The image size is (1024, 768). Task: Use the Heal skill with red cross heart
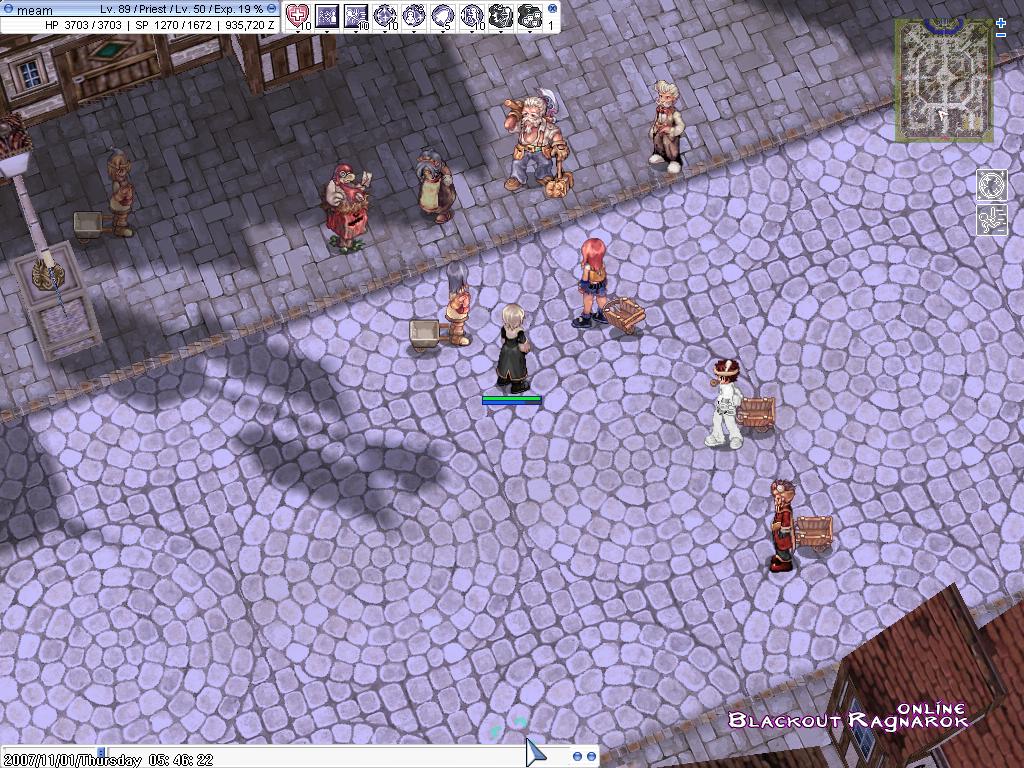point(298,15)
